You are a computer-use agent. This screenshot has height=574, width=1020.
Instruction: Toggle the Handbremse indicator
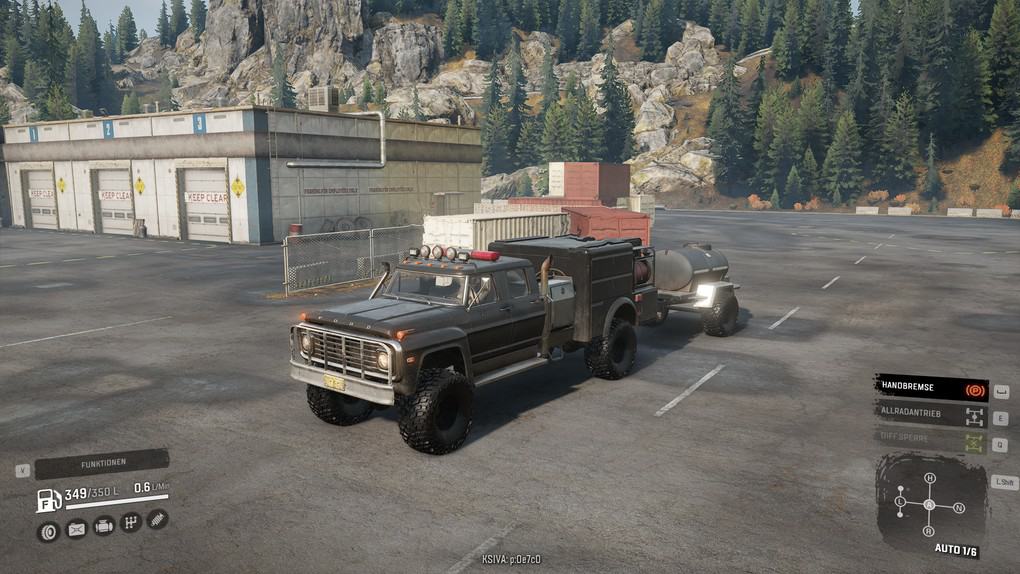point(930,388)
